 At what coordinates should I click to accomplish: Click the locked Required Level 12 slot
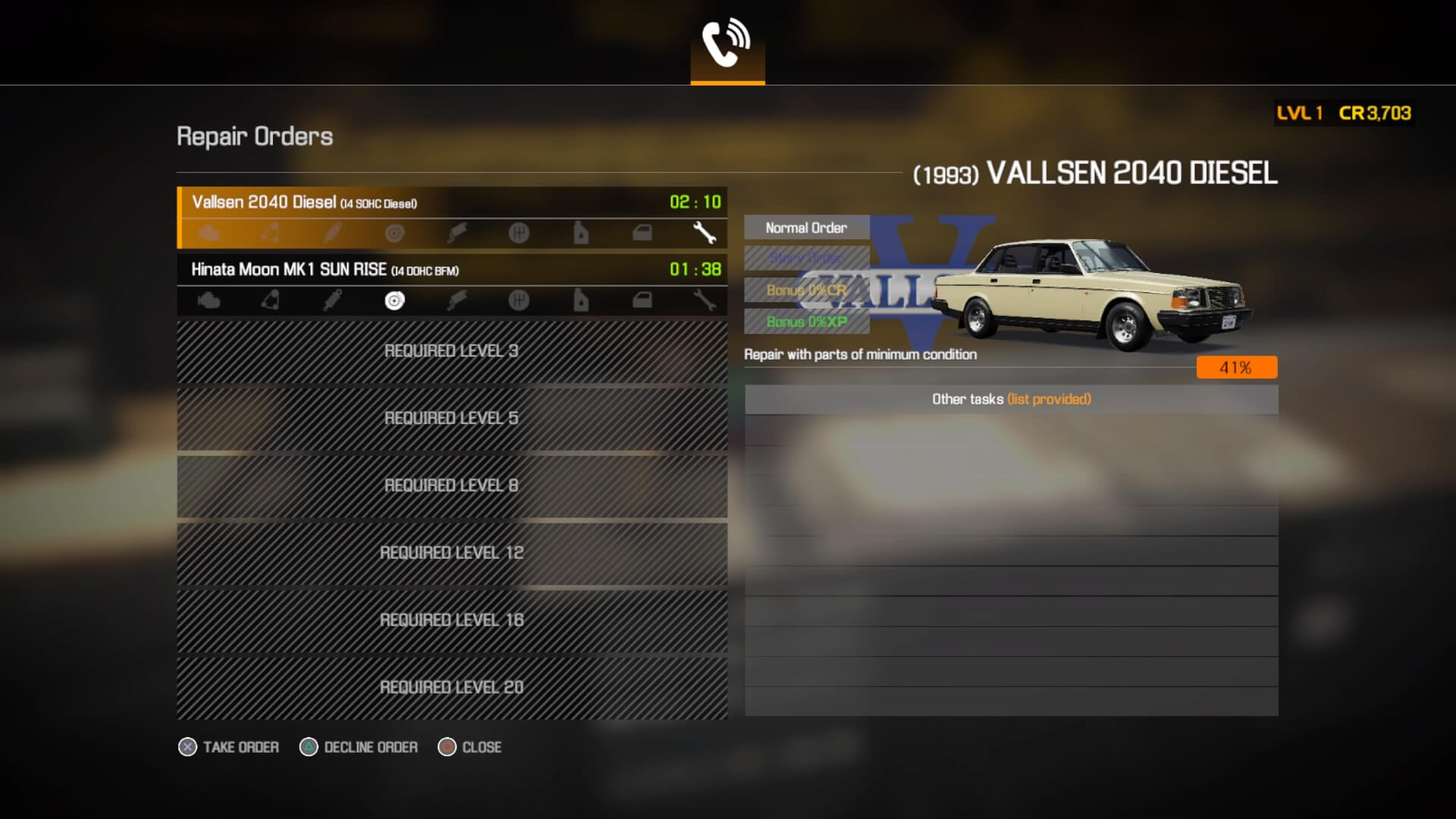[x=452, y=553]
